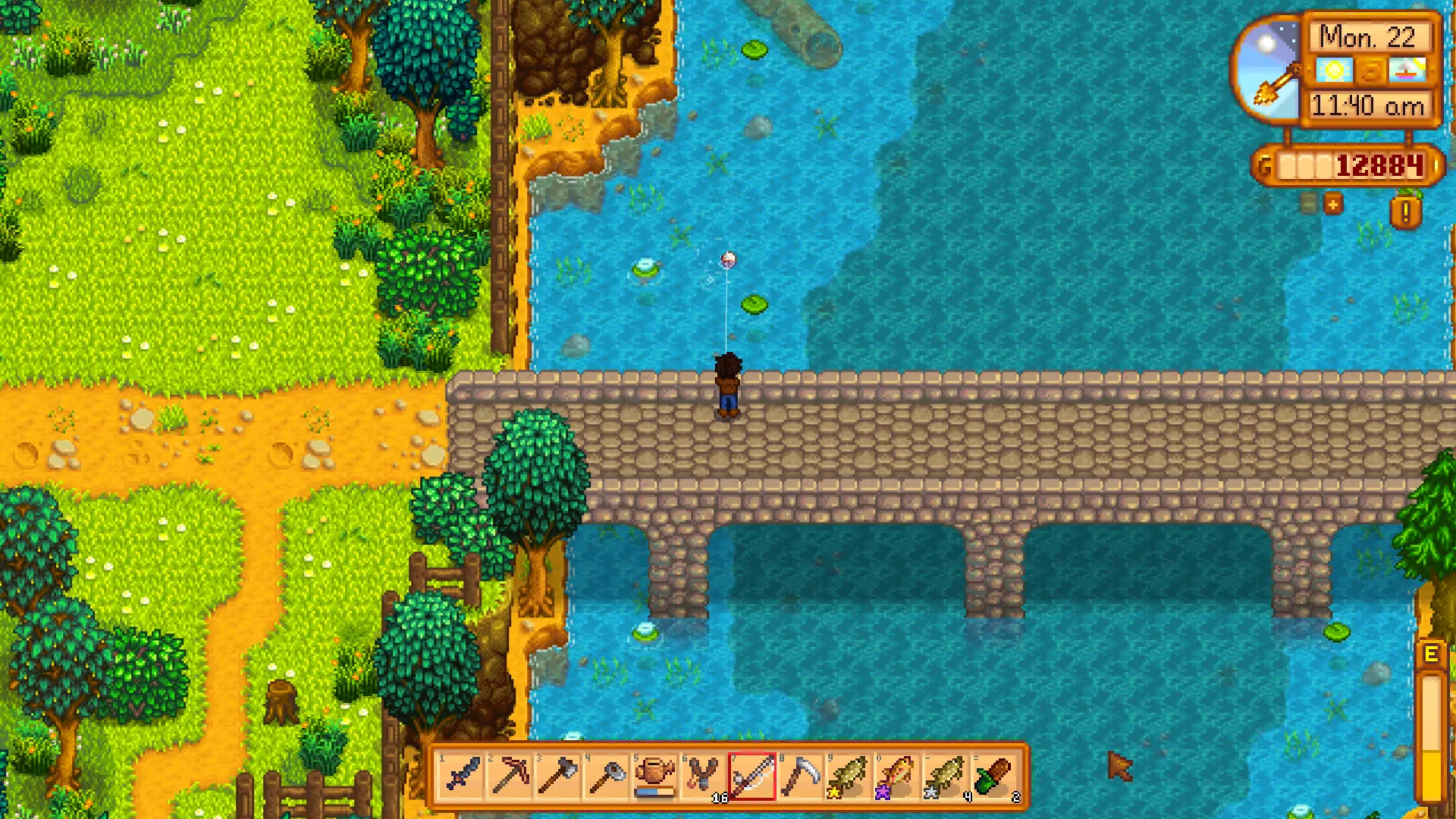This screenshot has width=1456, height=819.
Task: Equip the scythe from the hotbar
Action: [x=799, y=777]
